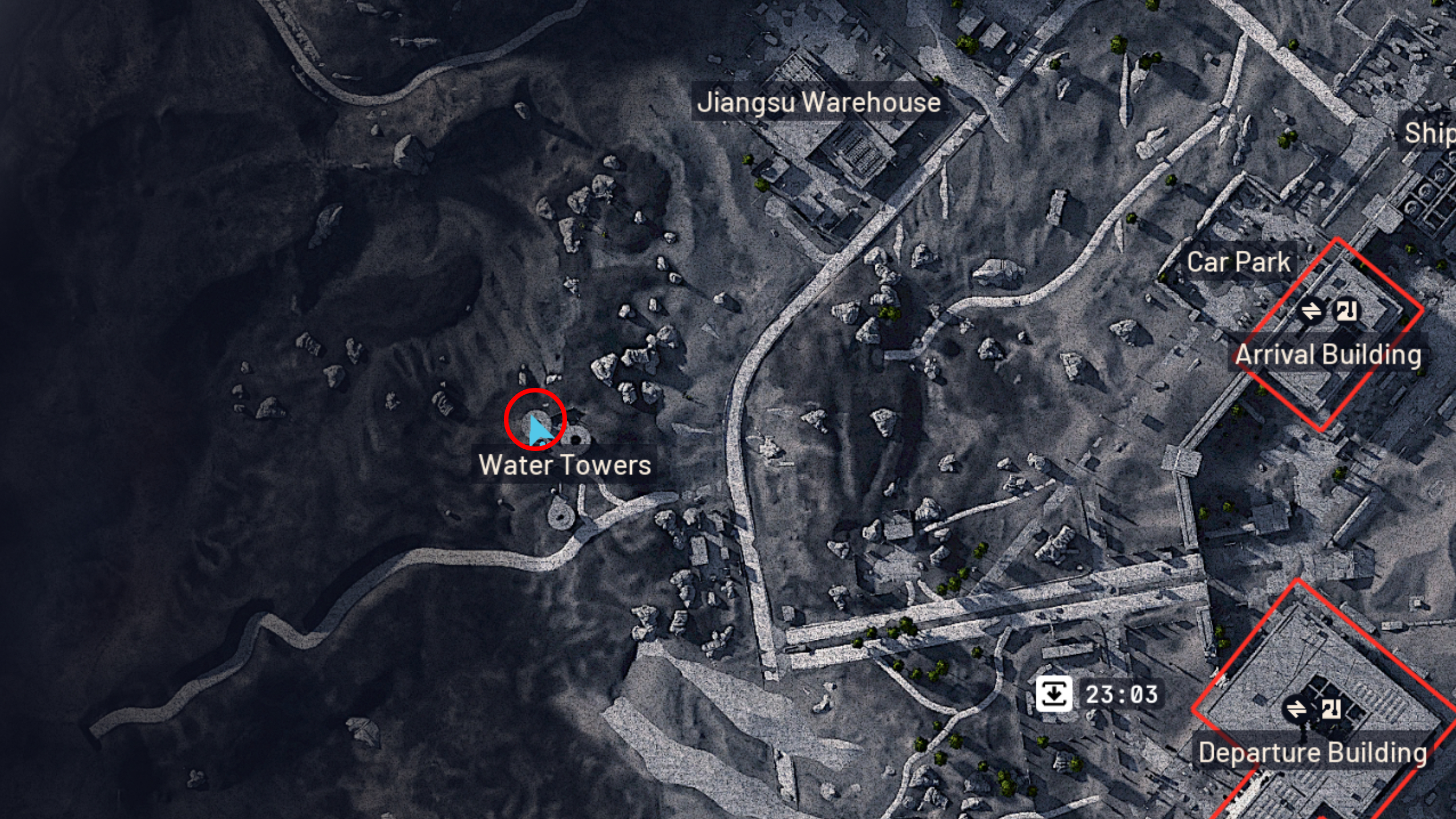The height and width of the screenshot is (819, 1456).
Task: Select the Water Towers location label
Action: point(566,465)
